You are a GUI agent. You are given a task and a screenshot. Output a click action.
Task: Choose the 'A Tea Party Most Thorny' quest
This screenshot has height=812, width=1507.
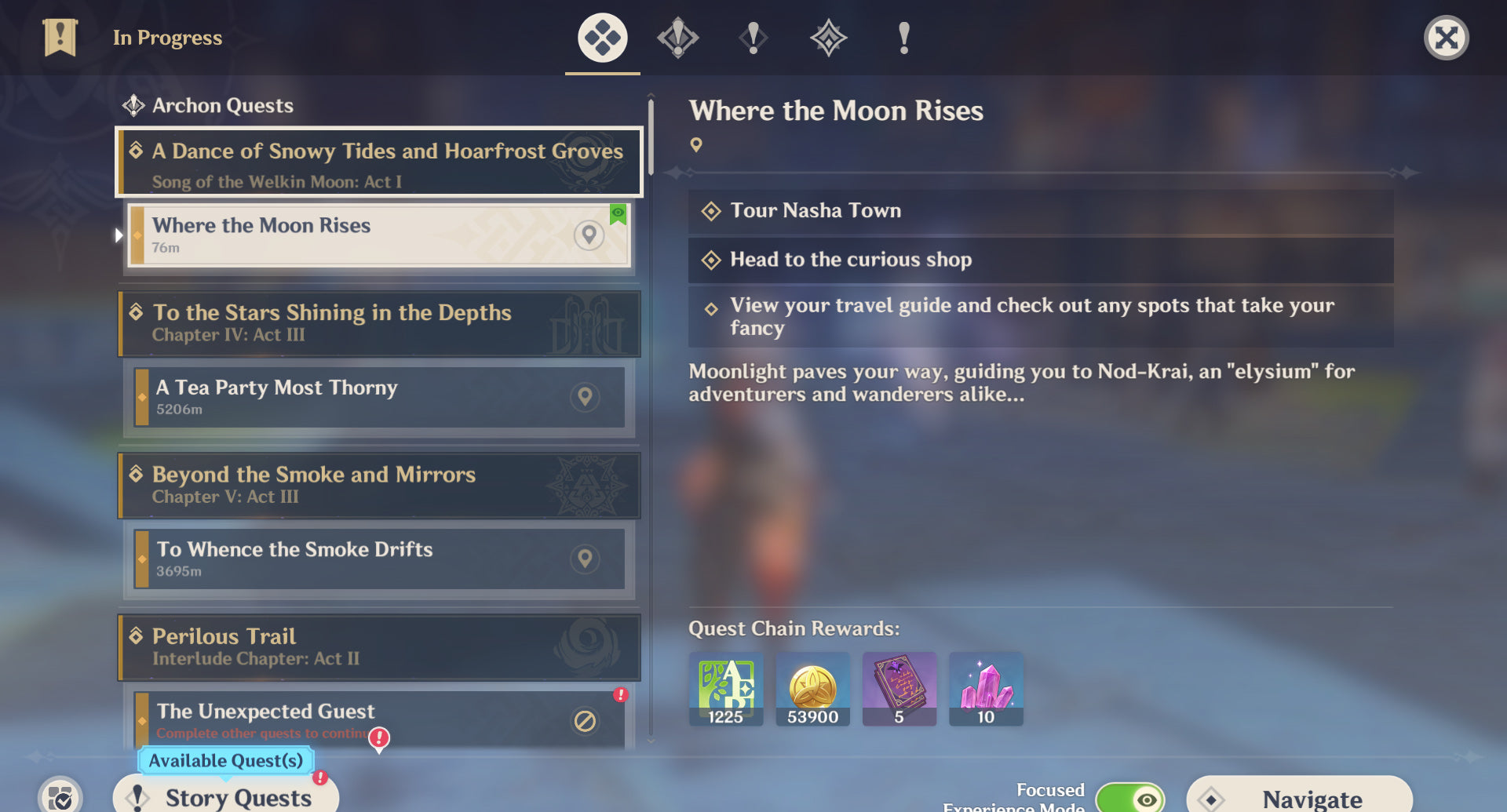coord(379,397)
